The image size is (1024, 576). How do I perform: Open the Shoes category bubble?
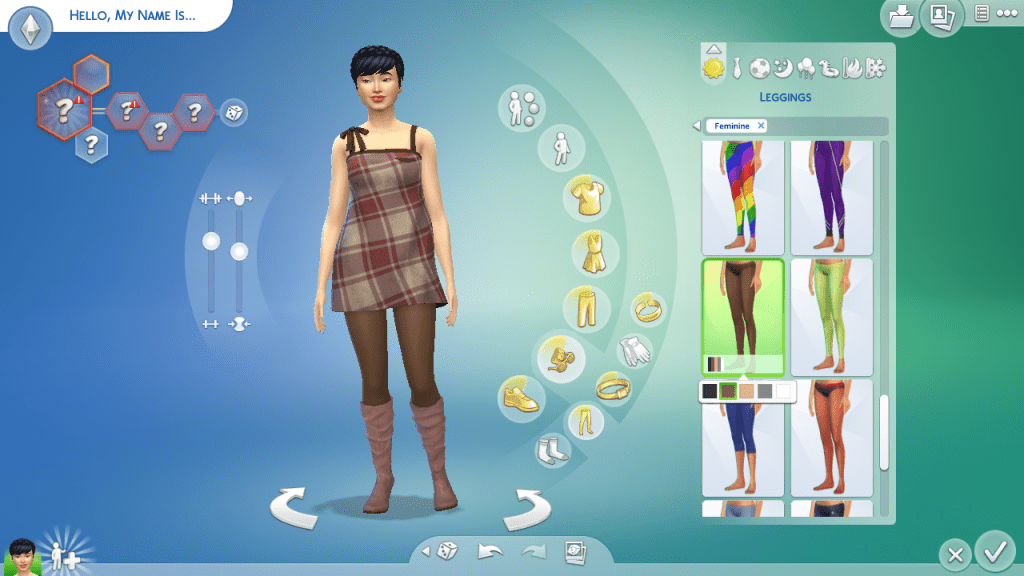(521, 396)
